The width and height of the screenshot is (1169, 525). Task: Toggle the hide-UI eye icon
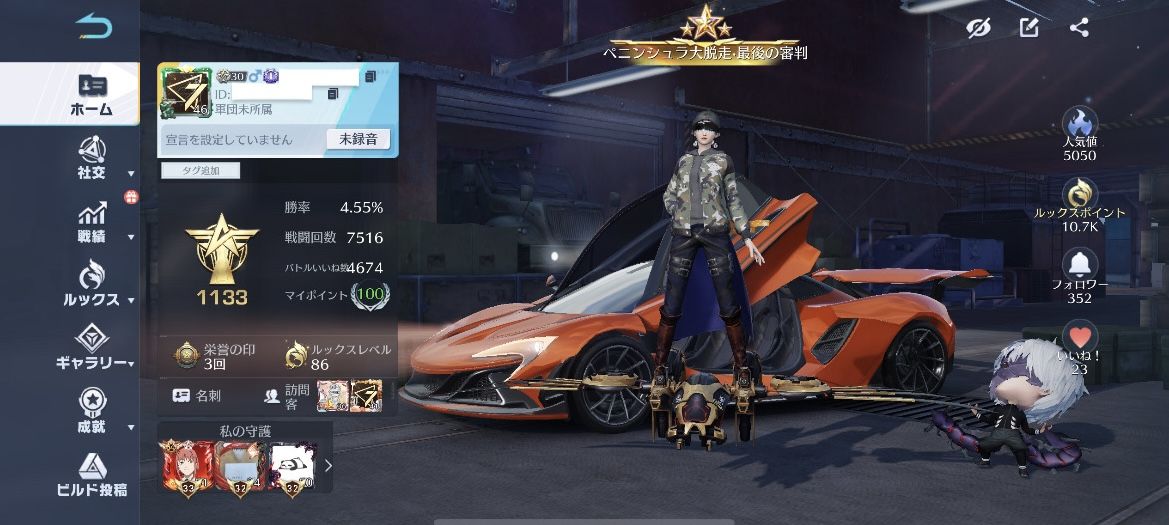(x=978, y=28)
